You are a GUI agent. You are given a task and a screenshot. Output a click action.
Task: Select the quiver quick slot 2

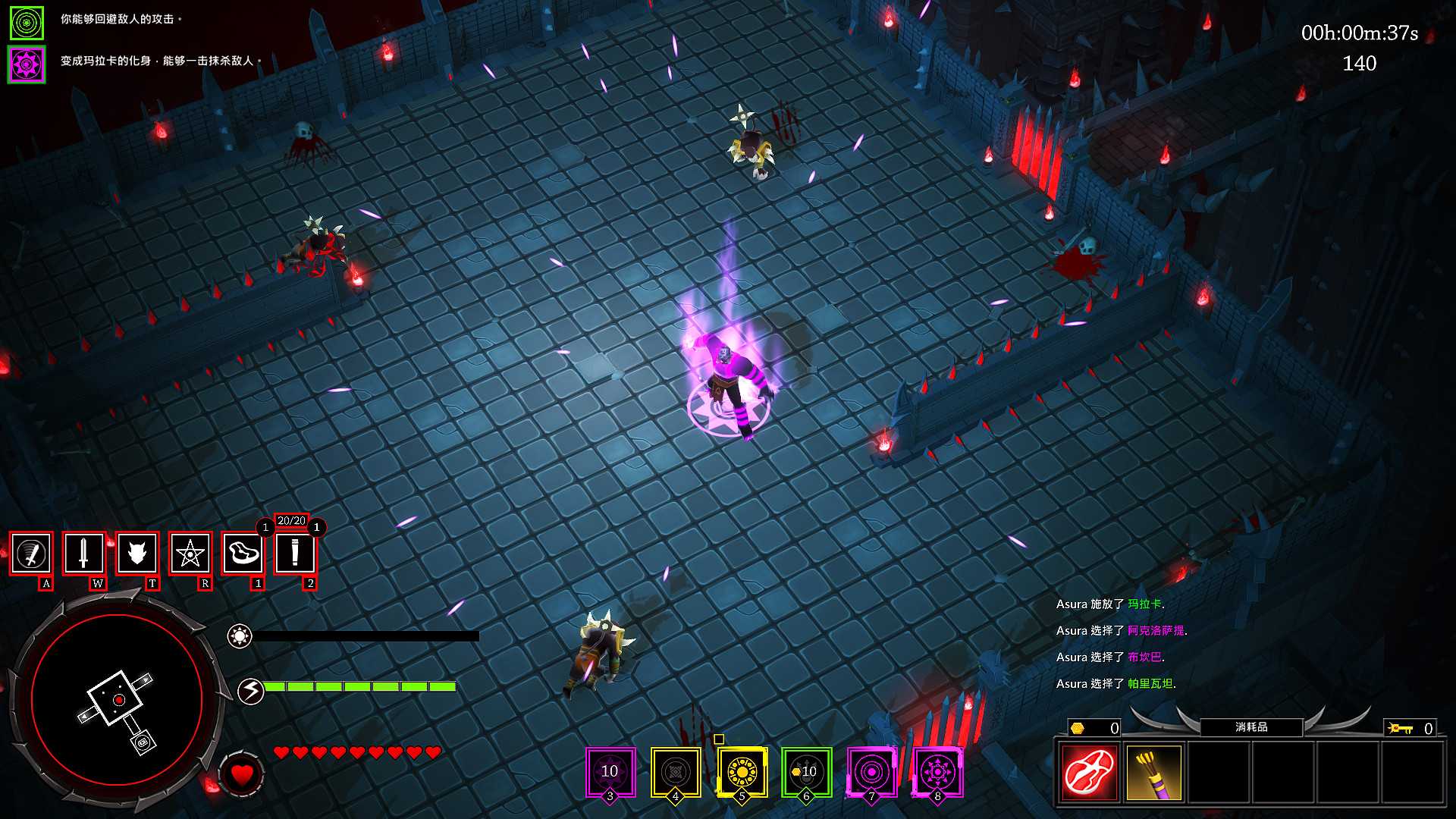[295, 554]
